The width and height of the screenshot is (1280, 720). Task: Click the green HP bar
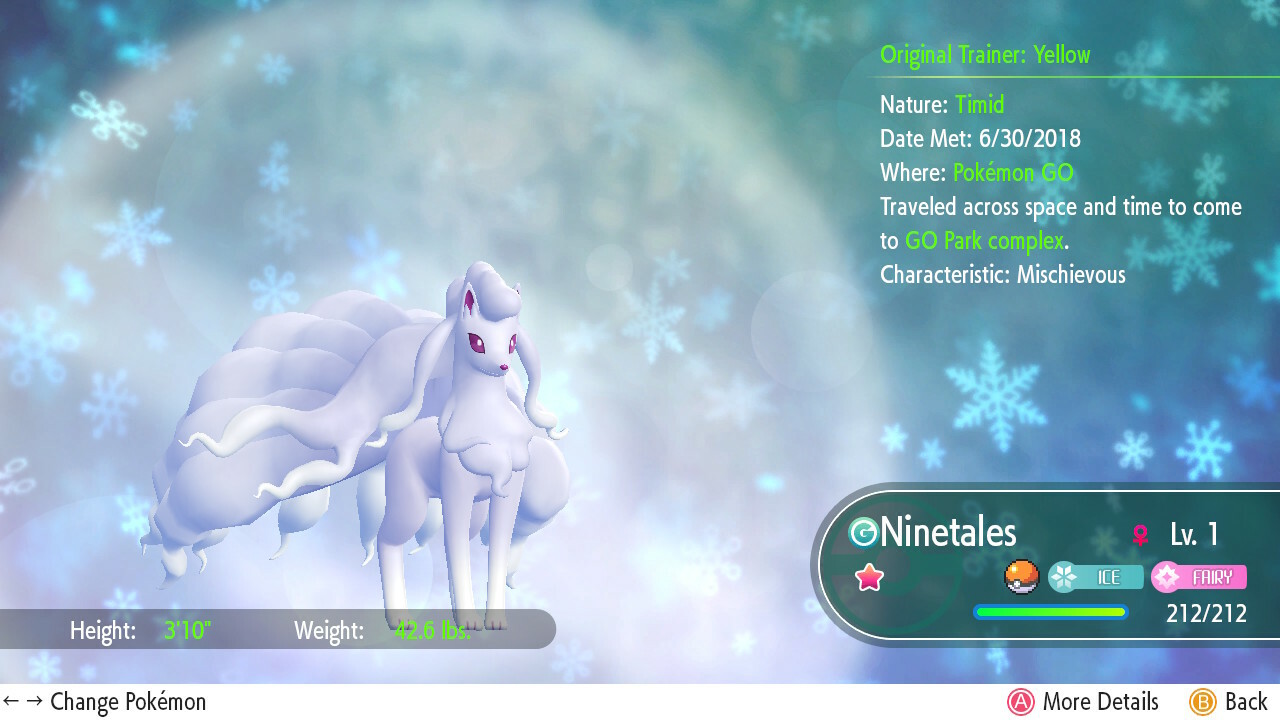point(1050,611)
